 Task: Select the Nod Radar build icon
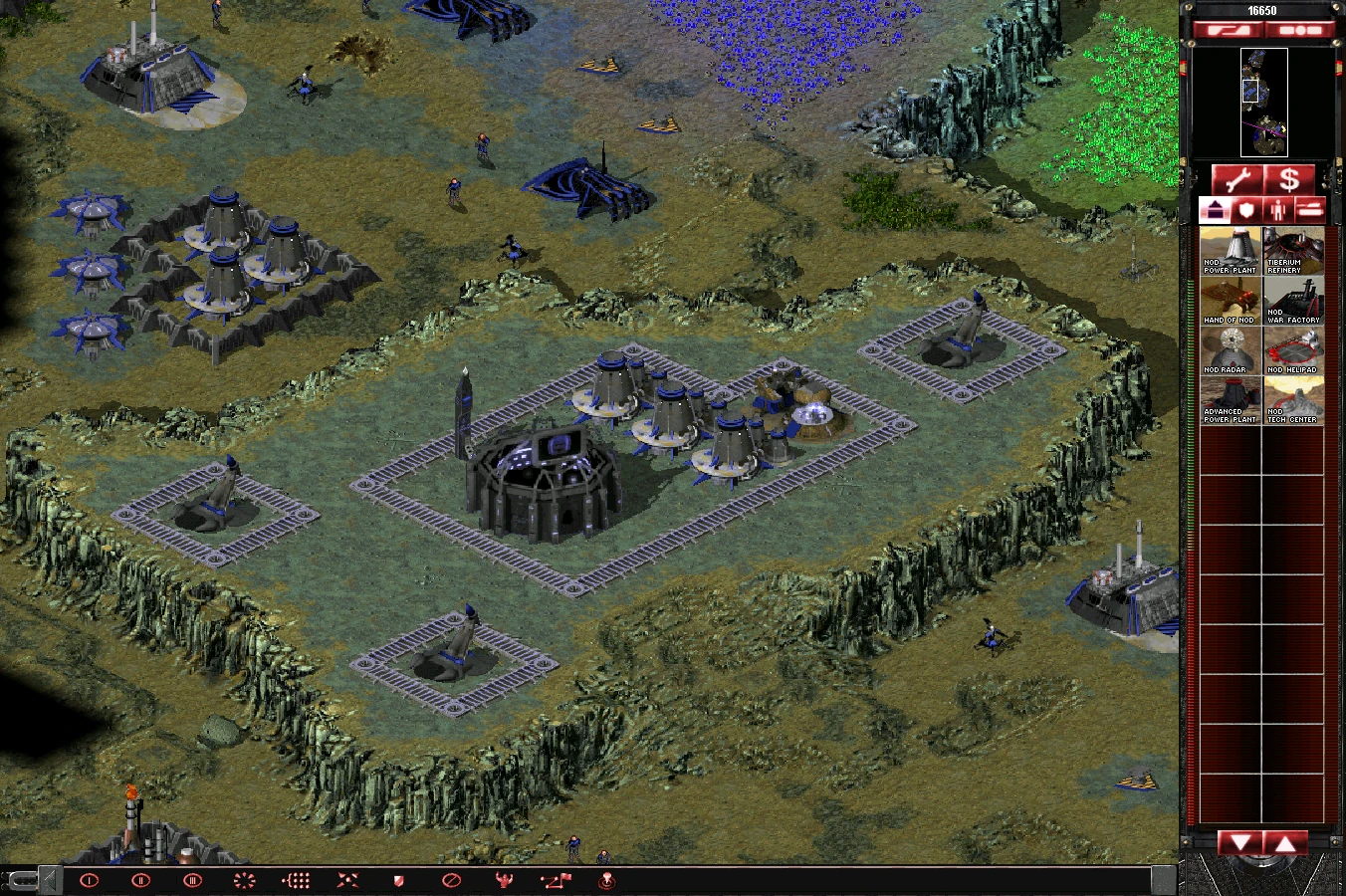click(x=1229, y=350)
